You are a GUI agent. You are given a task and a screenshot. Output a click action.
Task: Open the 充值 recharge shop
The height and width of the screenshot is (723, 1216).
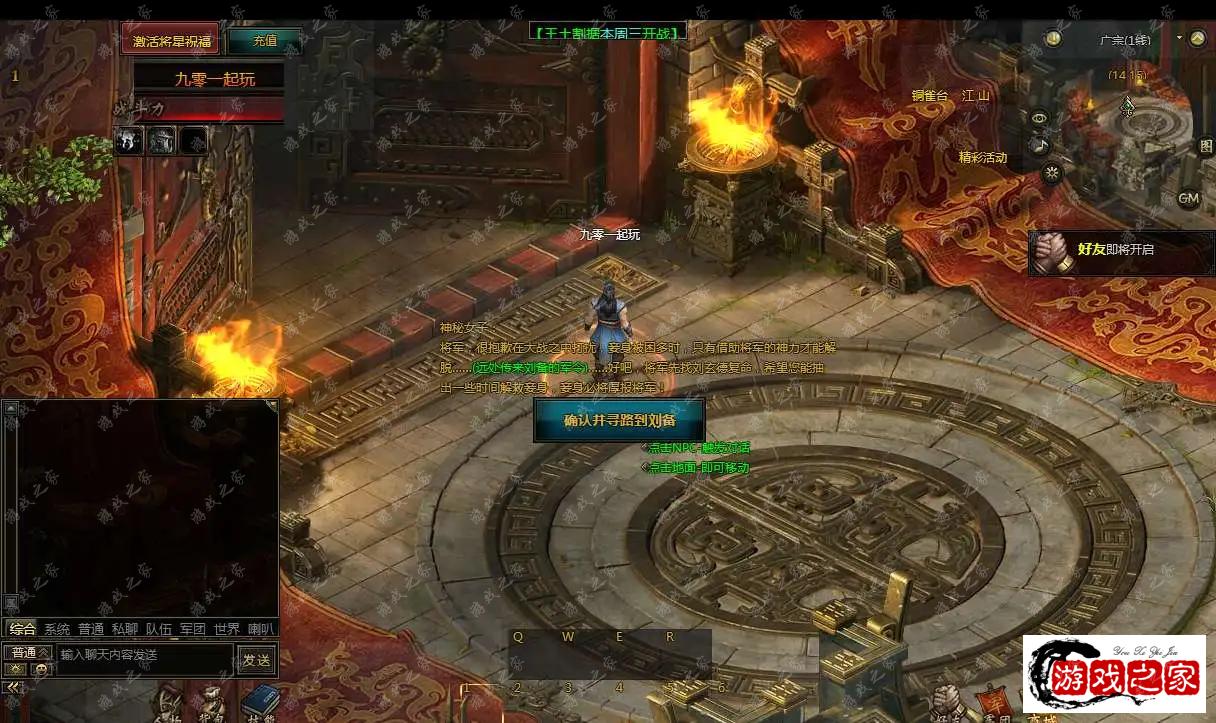coord(264,41)
